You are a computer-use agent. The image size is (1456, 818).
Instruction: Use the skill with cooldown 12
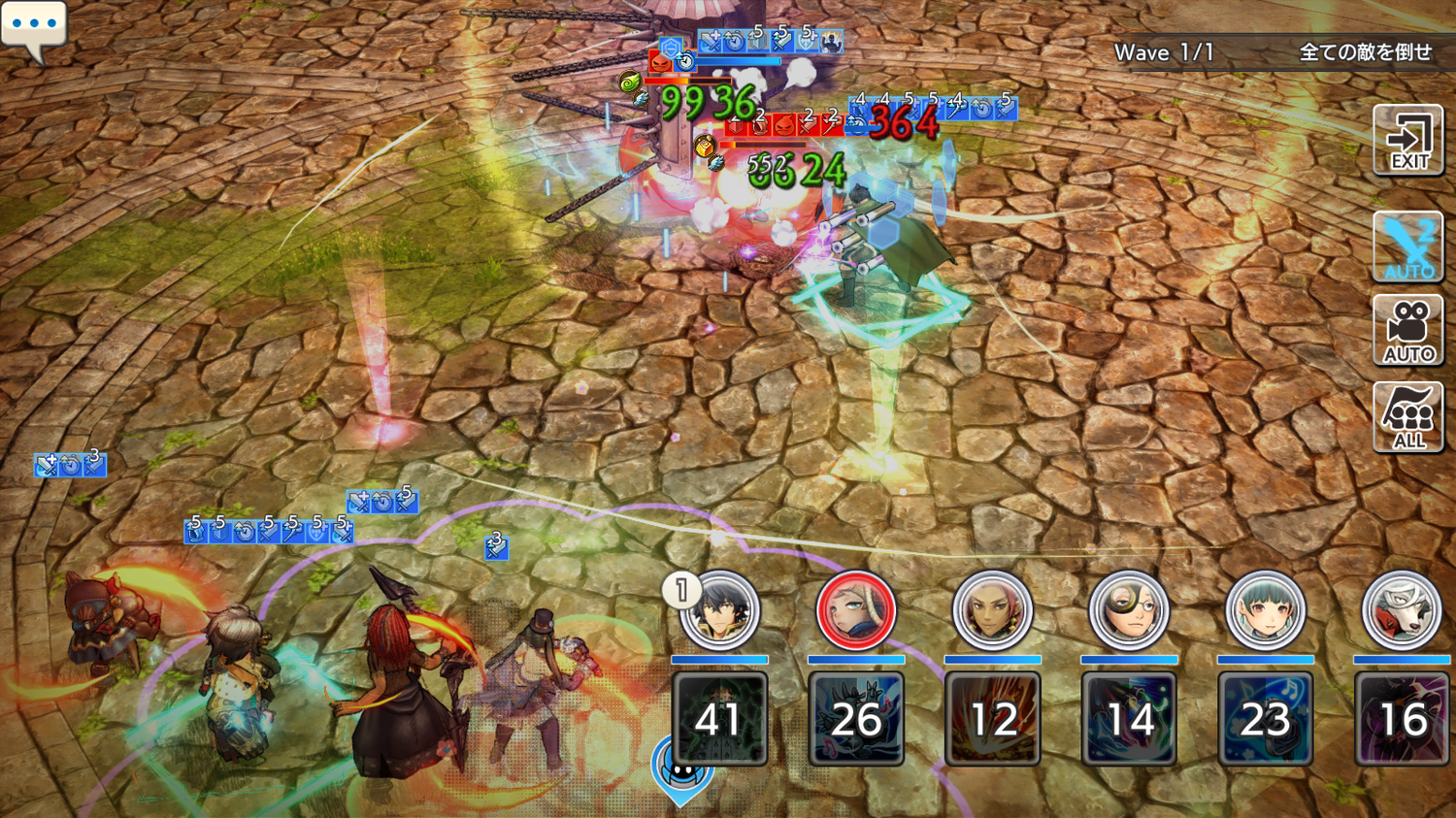coord(992,719)
